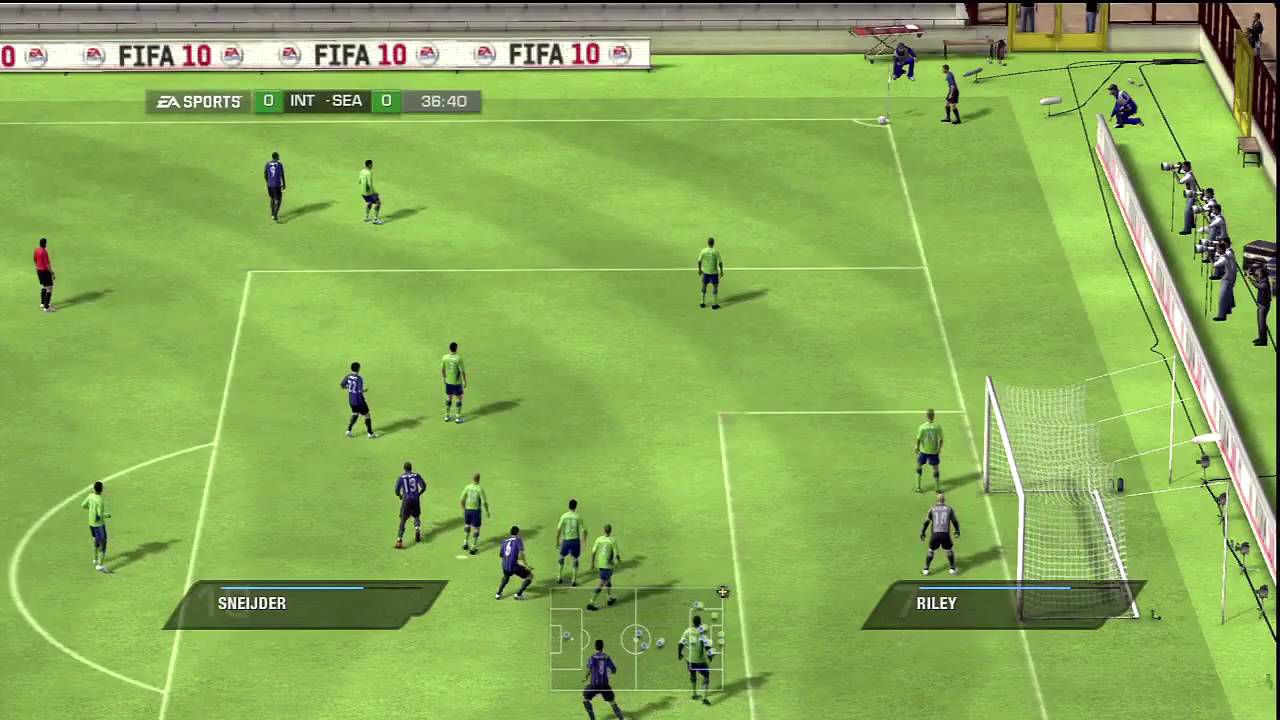Select the INT team abbreviation

(x=302, y=100)
